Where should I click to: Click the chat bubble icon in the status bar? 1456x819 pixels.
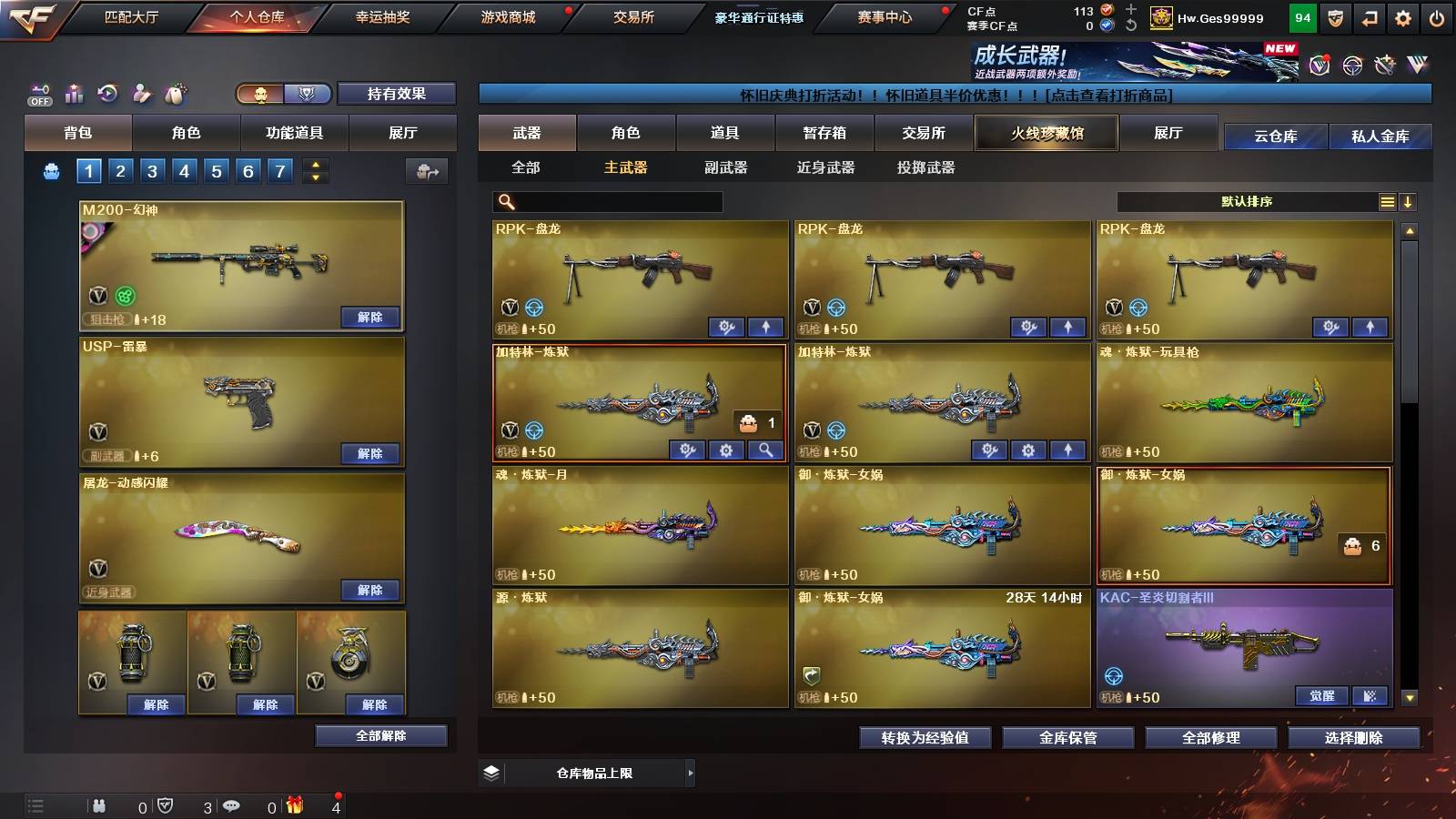coord(232,805)
